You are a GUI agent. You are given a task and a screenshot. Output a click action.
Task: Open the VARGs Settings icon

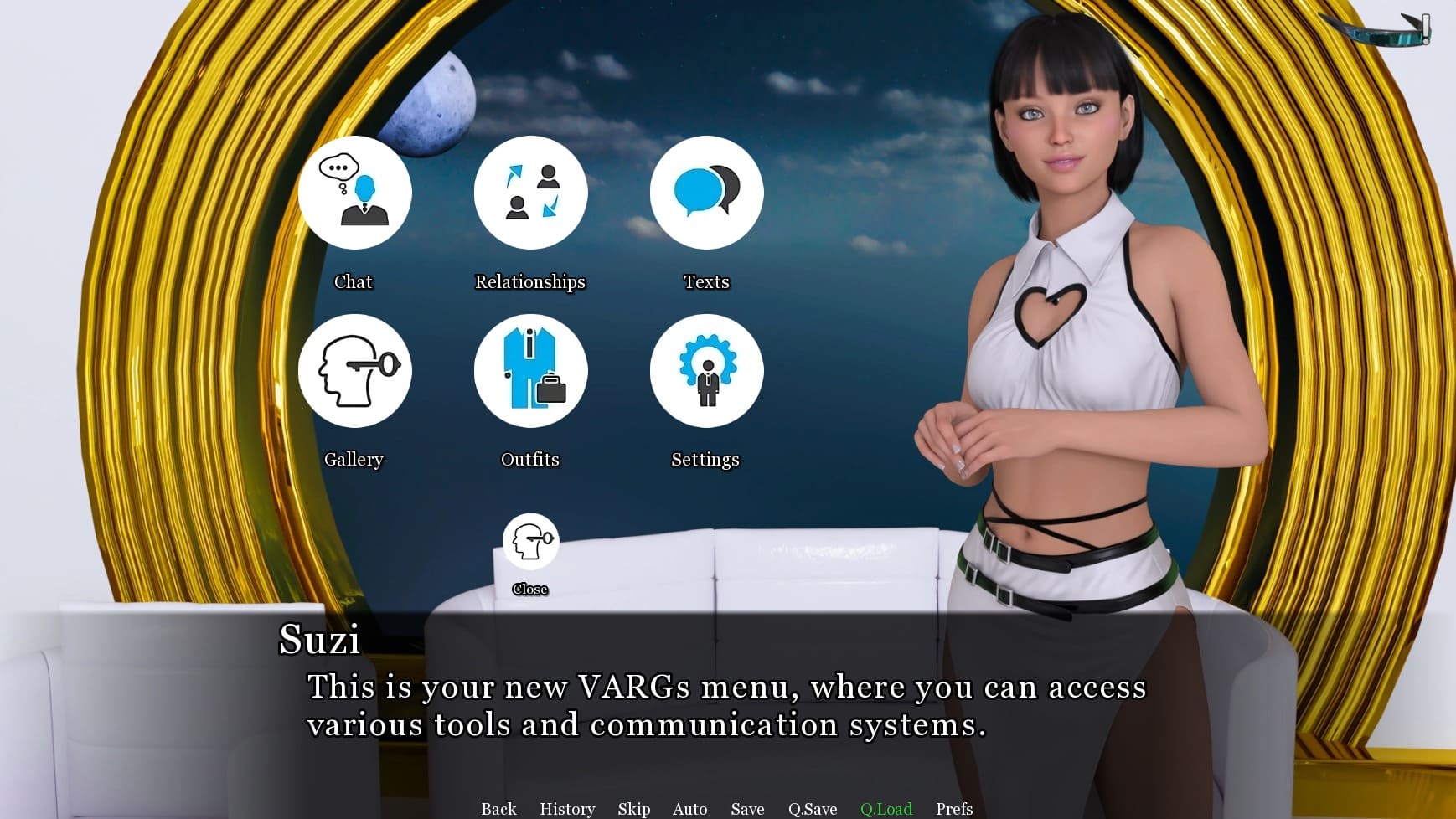(x=706, y=371)
